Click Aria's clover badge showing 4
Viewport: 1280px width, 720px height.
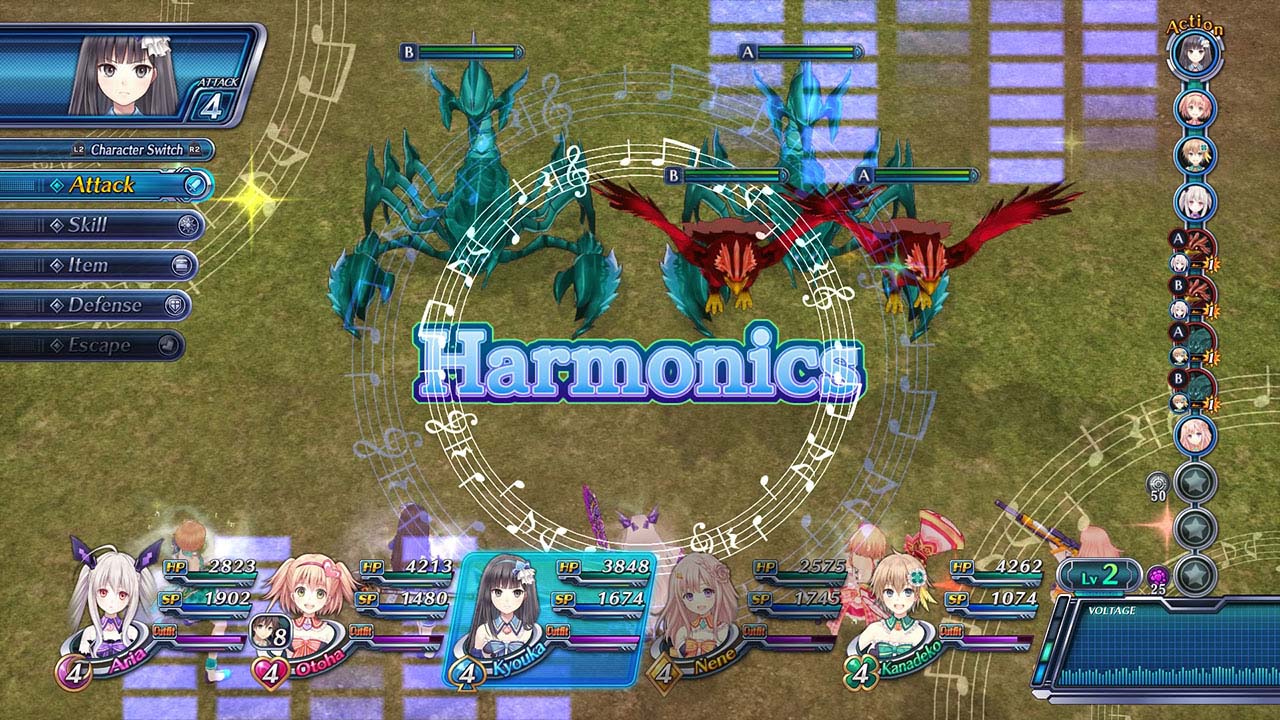pyautogui.click(x=74, y=673)
